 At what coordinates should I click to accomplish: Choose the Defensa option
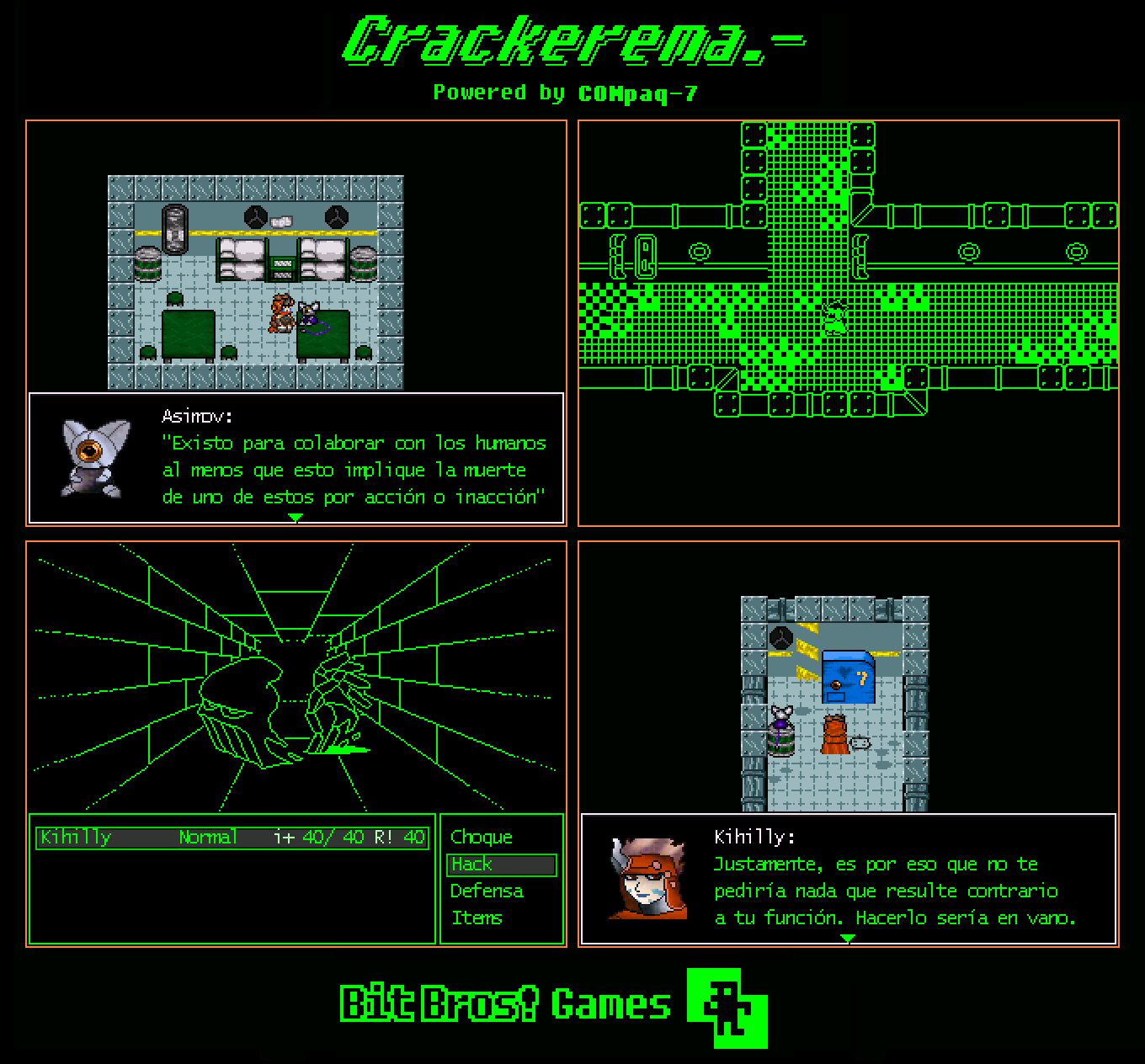click(x=487, y=891)
